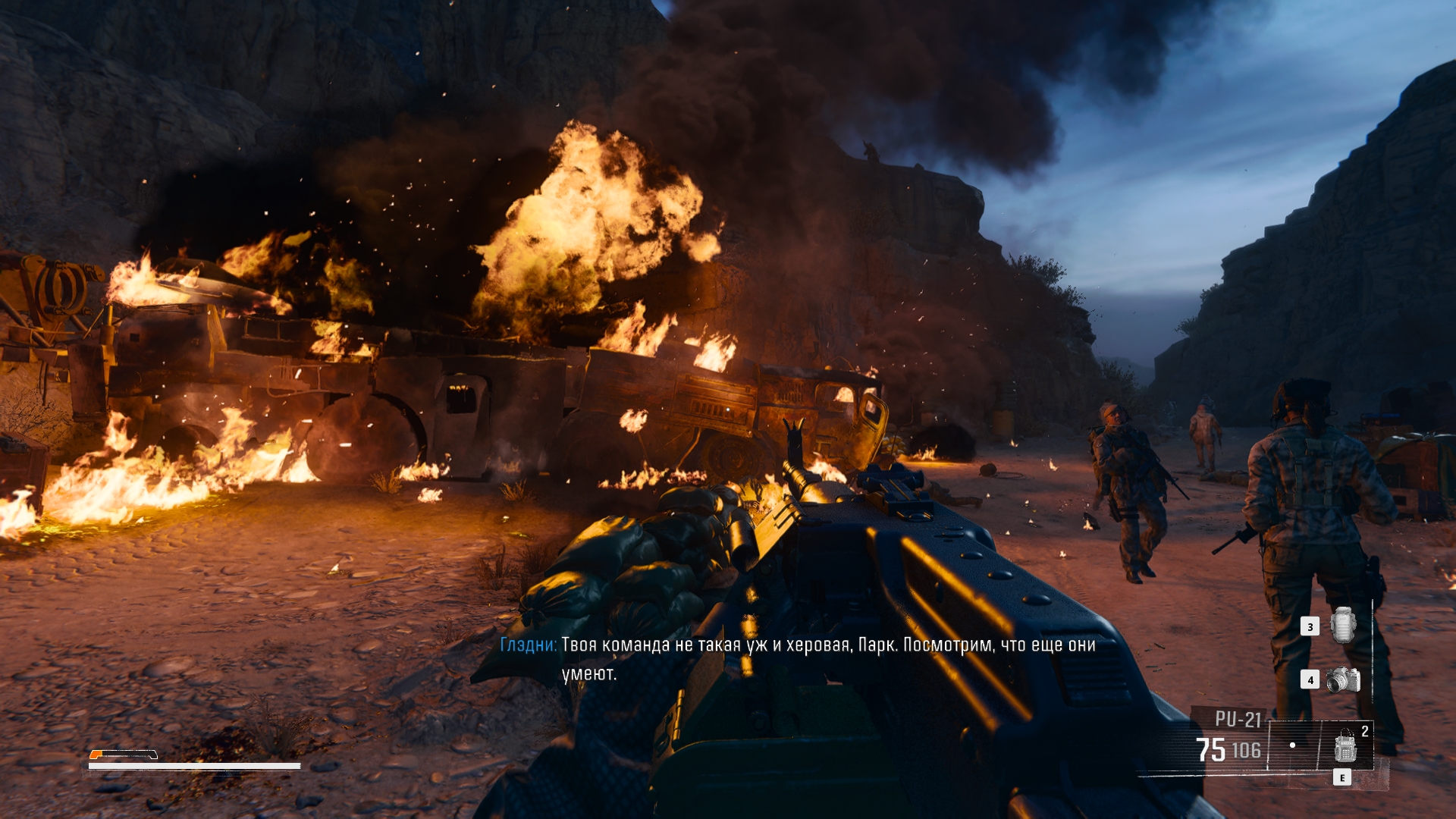Use the C4 satchel charge equipment
Viewport: 1456px width, 819px height.
point(1345,747)
